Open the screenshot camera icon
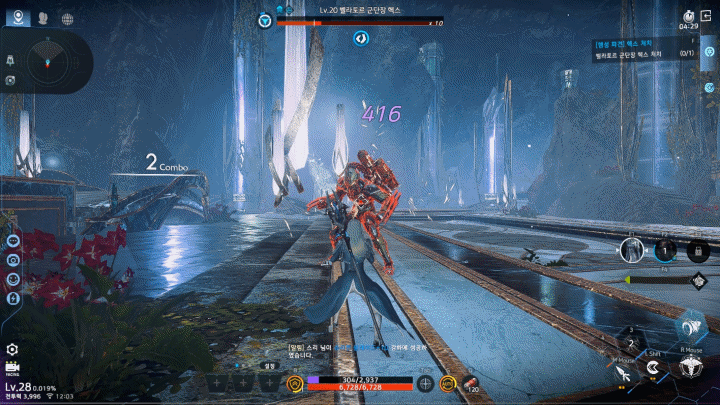720x405 pixels. 14,259
